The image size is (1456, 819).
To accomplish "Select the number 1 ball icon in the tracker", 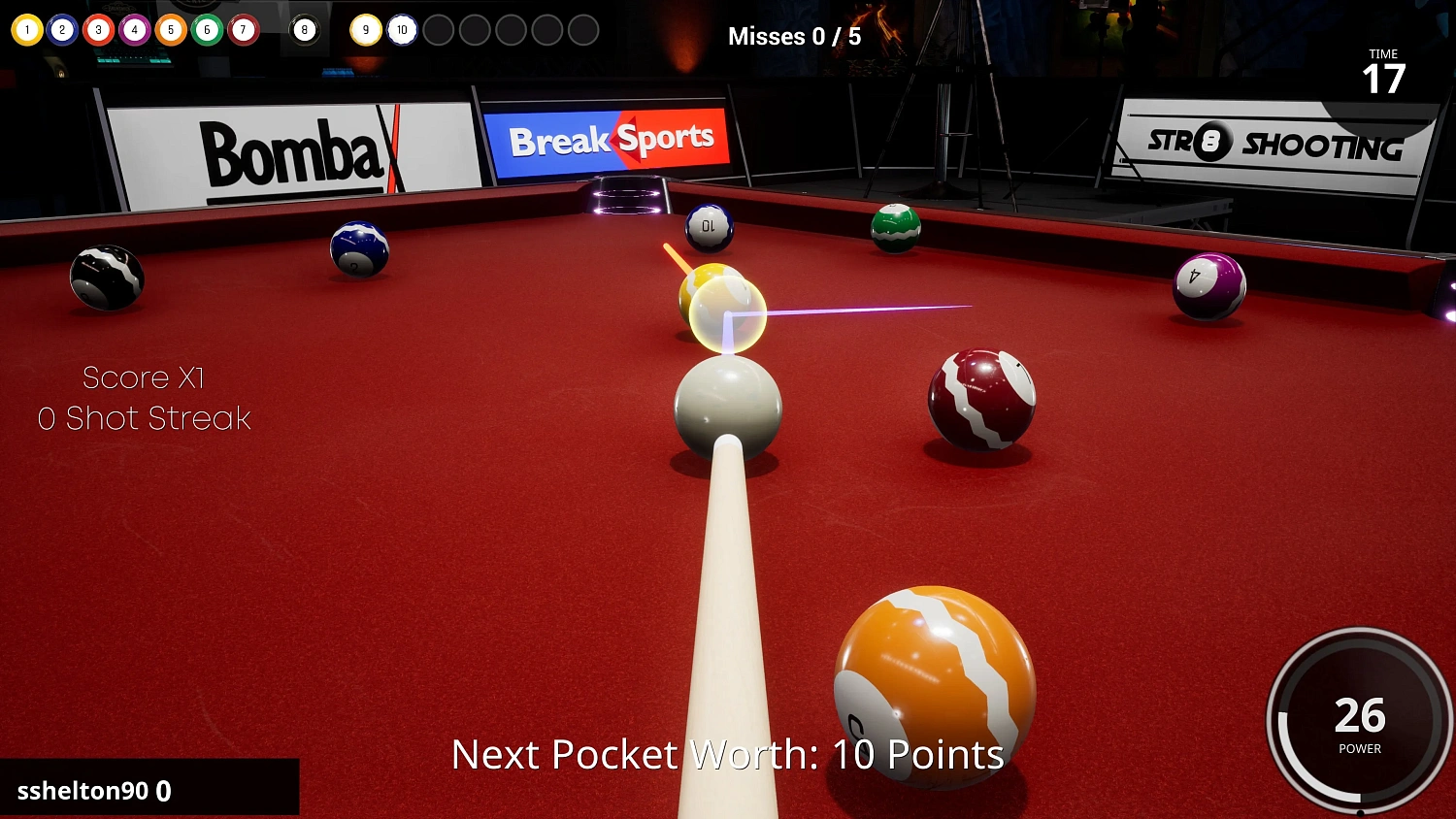I will click(x=27, y=29).
